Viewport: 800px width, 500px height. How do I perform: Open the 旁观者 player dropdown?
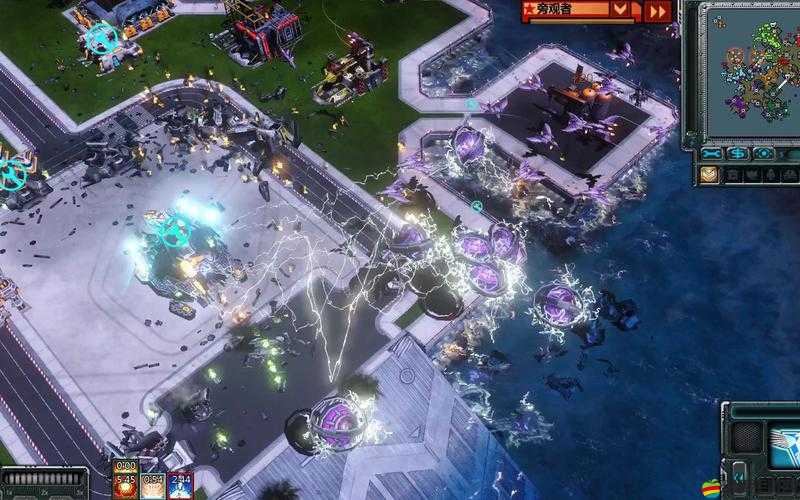tap(621, 11)
